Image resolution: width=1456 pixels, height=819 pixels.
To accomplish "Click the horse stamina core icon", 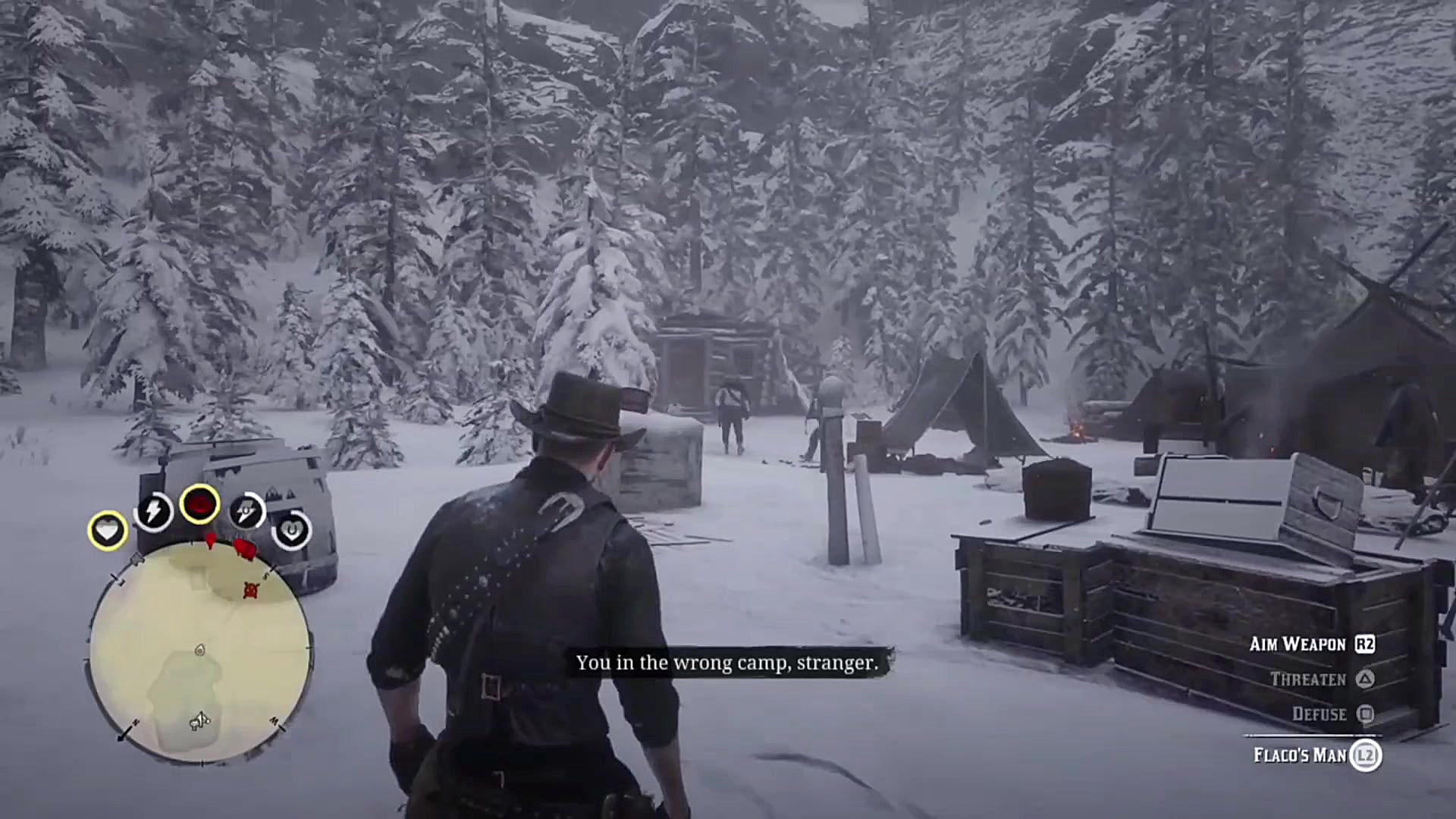I will 246,509.
